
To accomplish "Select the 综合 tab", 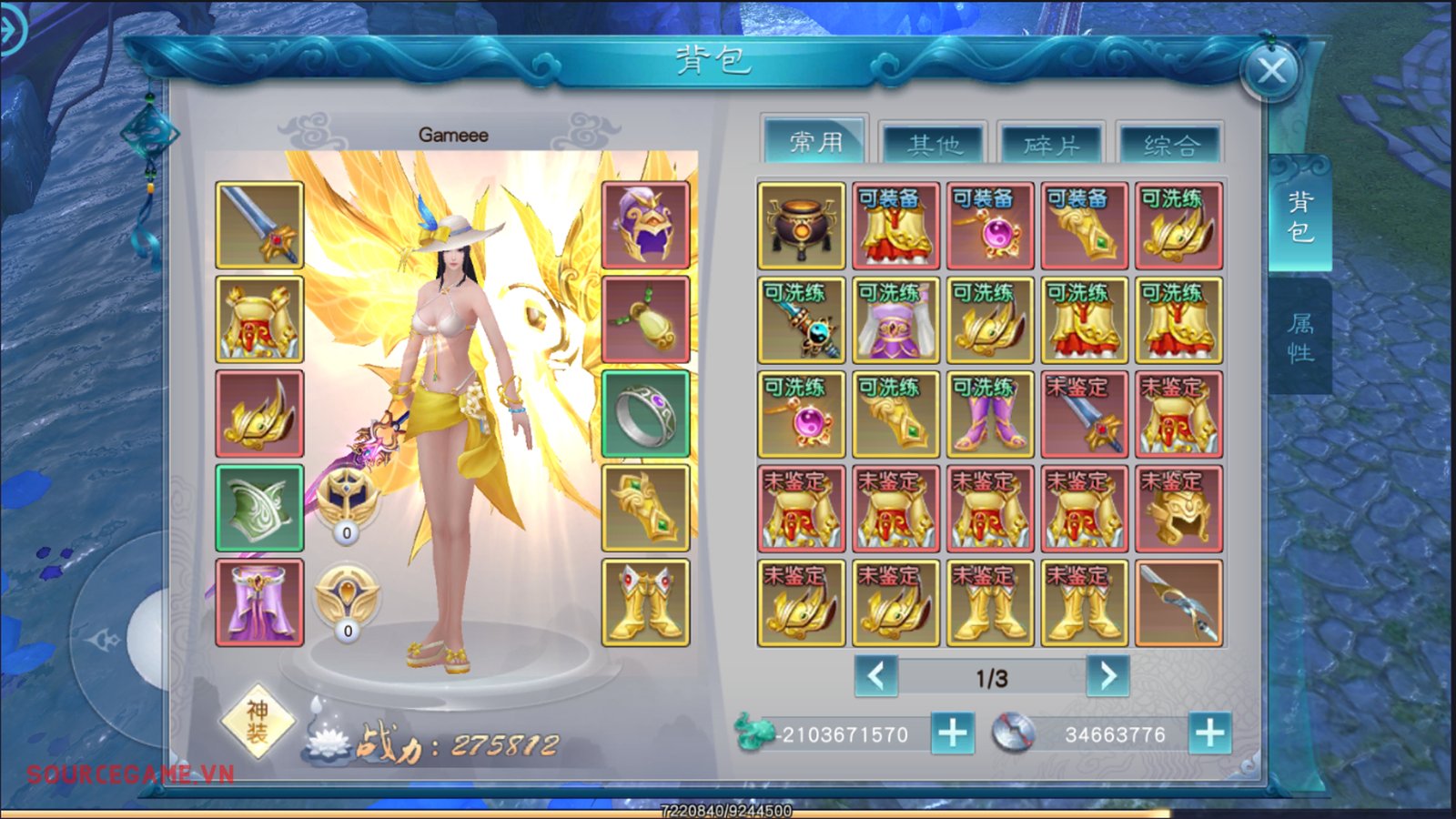I will (1170, 145).
